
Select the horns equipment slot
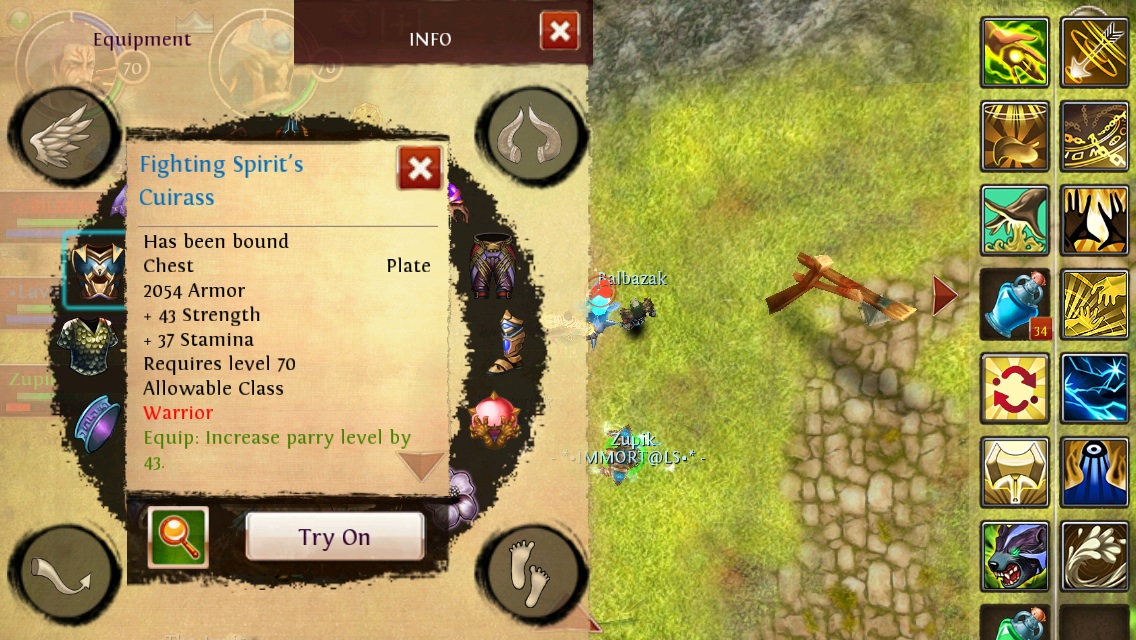[x=533, y=135]
